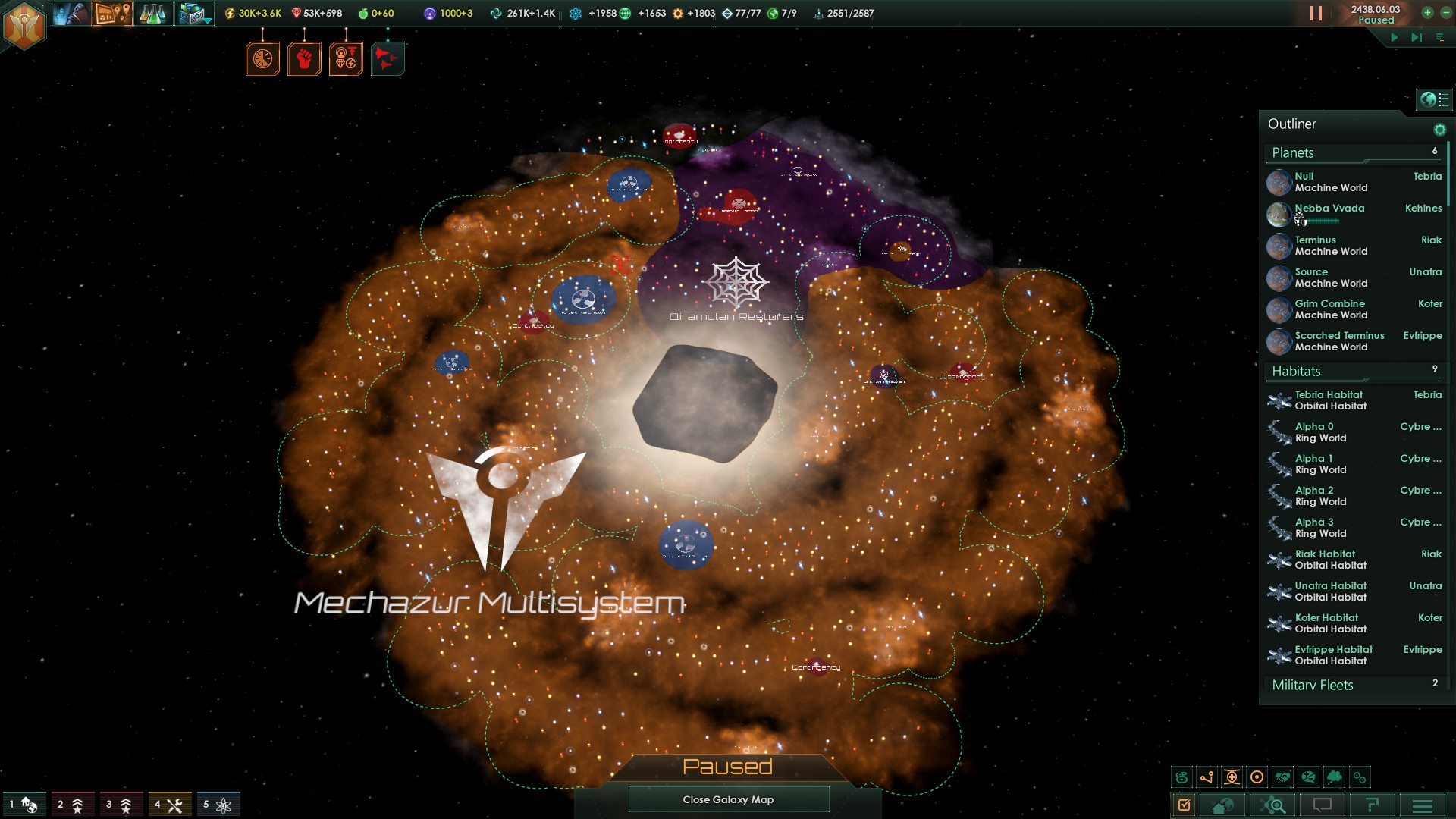The image size is (1456, 819).
Task: Select control group 5 science fleet
Action: [x=218, y=805]
